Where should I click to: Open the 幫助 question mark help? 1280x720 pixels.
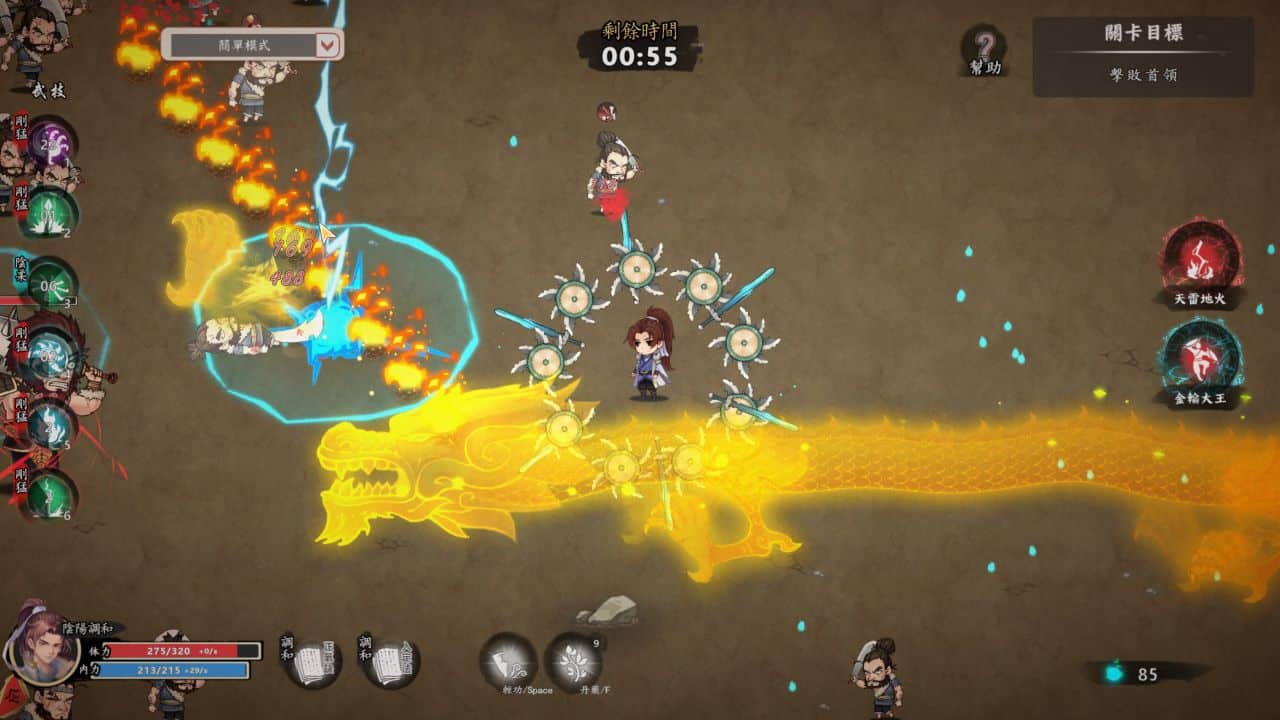tap(984, 48)
